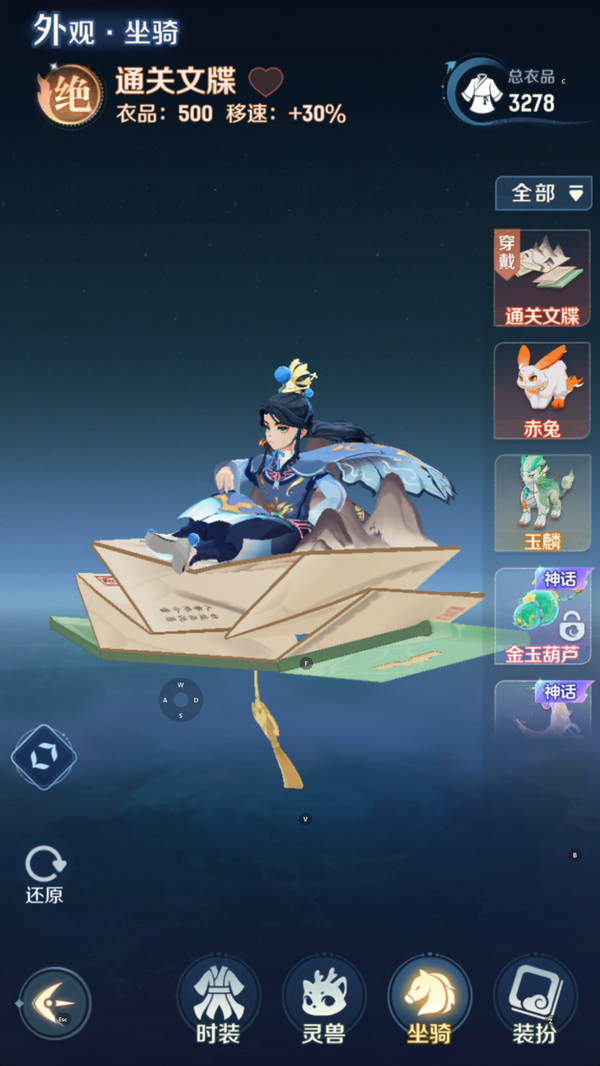The width and height of the screenshot is (600, 1066).
Task: Select the 坐骑 mount tab
Action: click(x=430, y=999)
